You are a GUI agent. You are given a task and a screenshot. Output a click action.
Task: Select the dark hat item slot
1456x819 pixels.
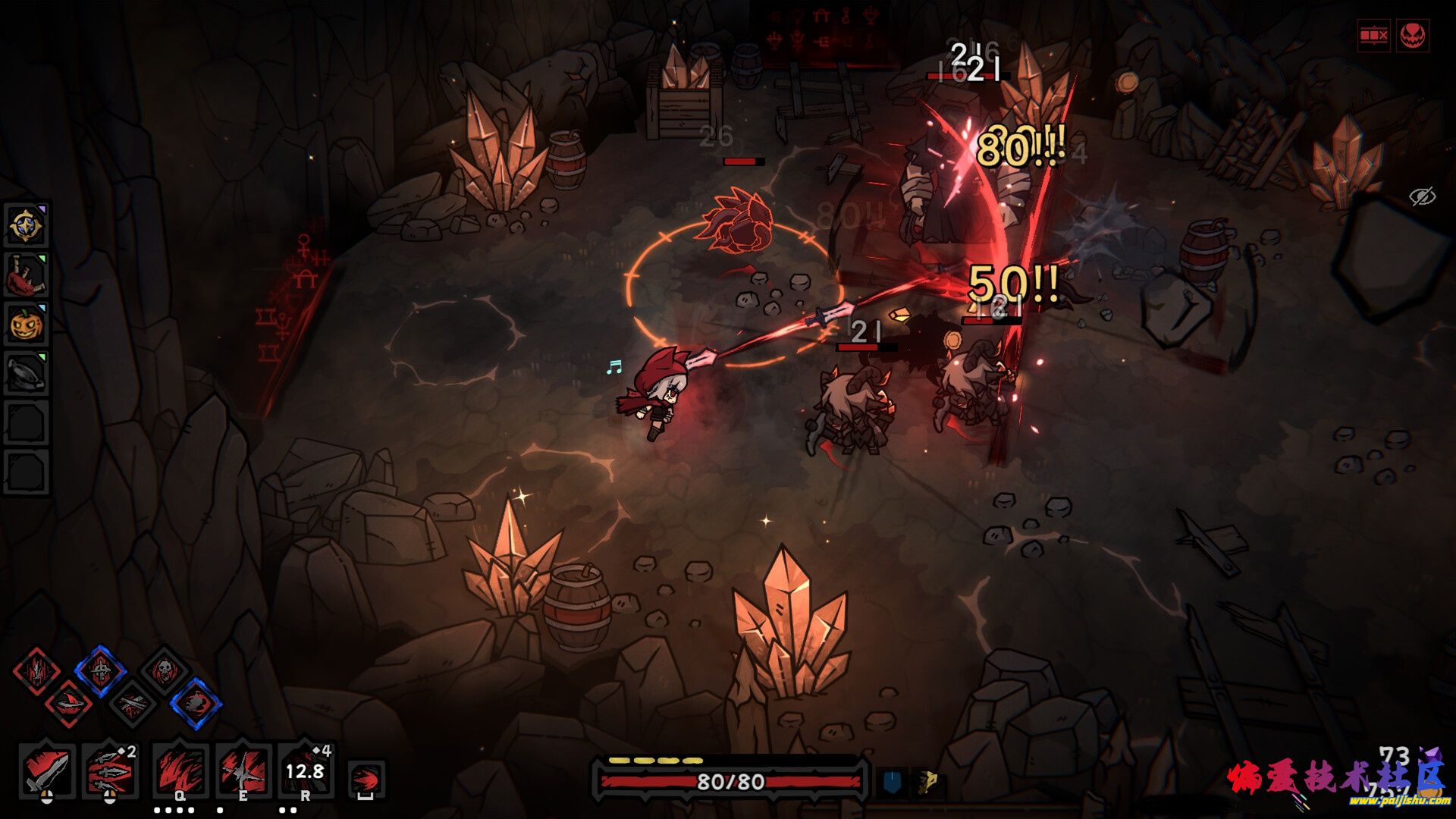tap(27, 373)
